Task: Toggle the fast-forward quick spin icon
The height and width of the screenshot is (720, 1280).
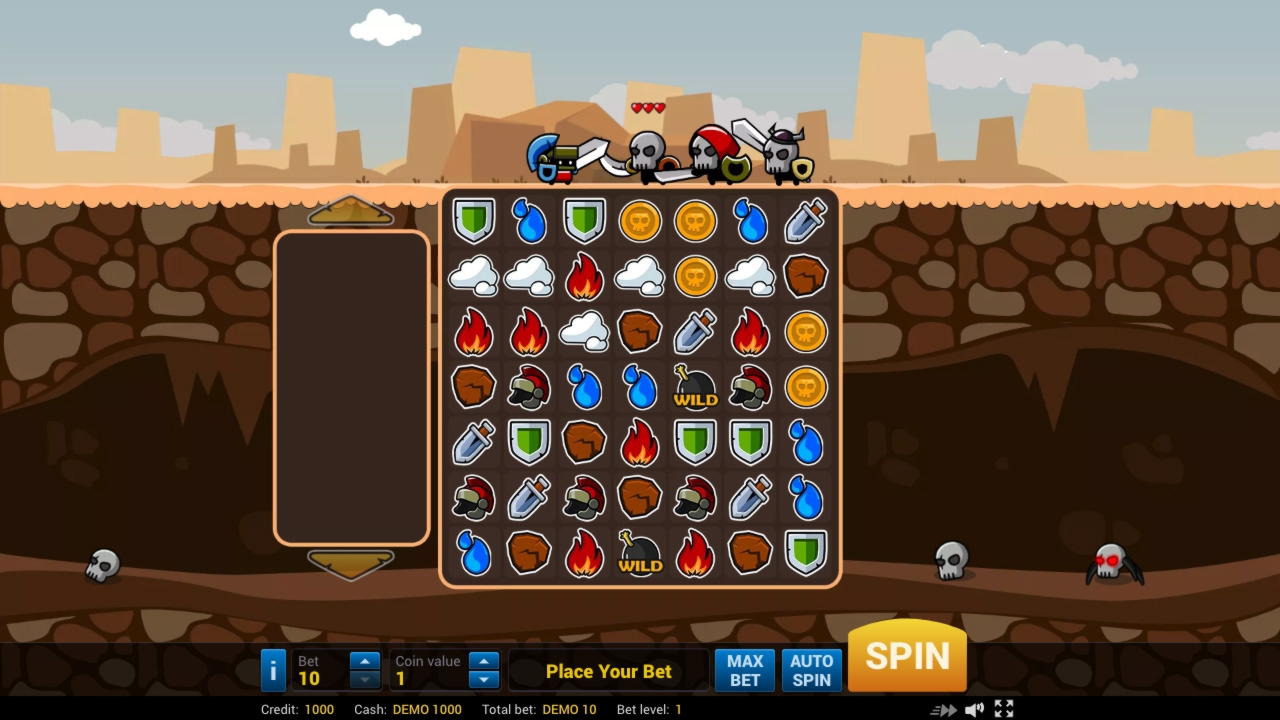Action: pos(943,710)
